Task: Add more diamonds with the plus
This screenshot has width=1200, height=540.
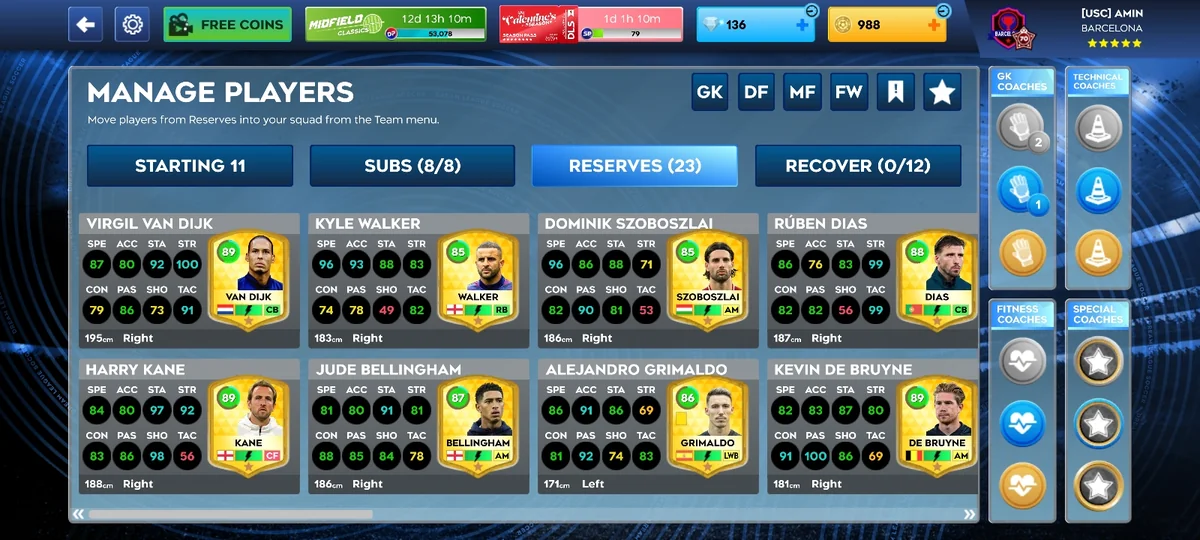Action: [x=802, y=25]
